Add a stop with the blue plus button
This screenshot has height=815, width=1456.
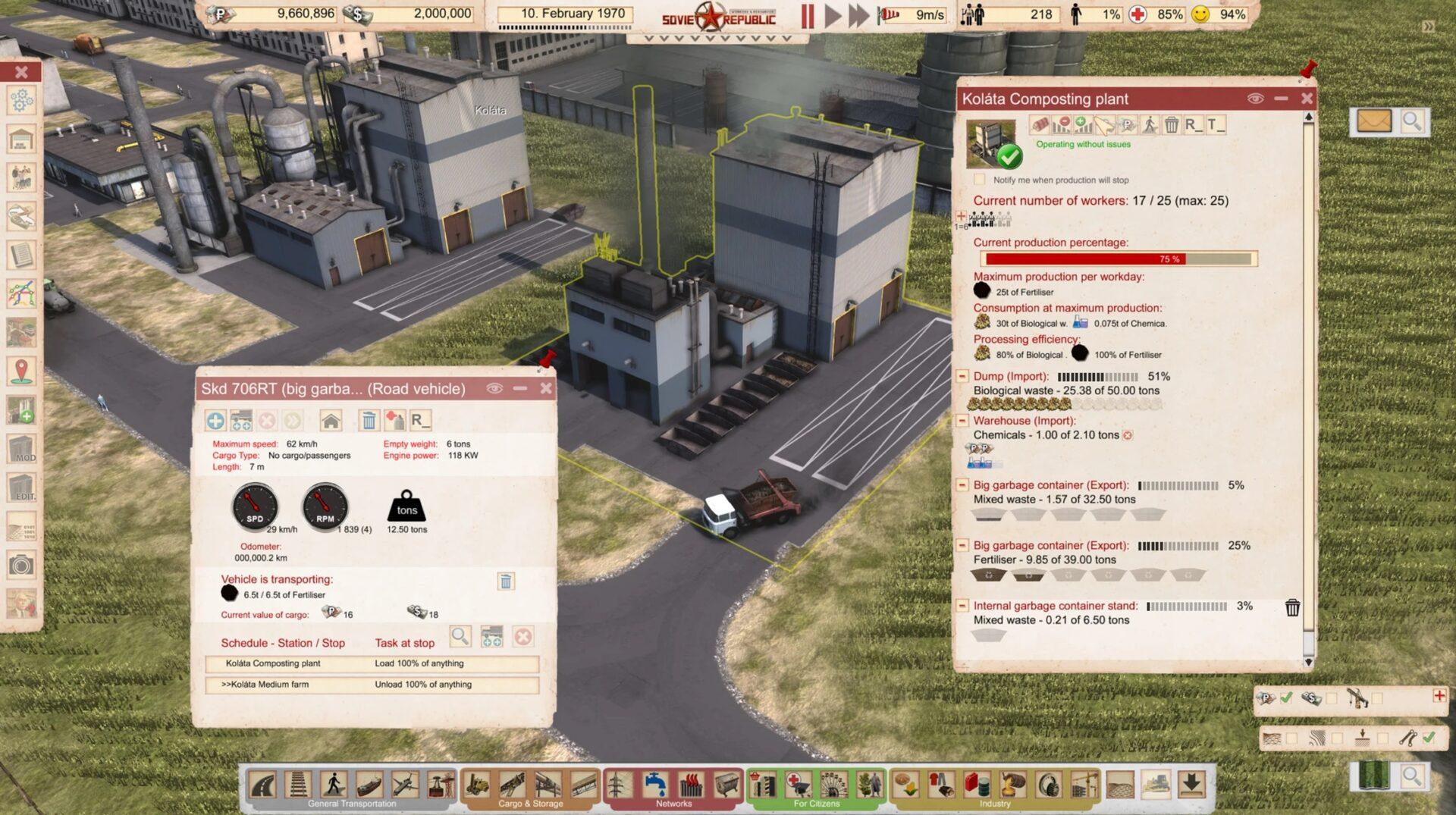[215, 420]
